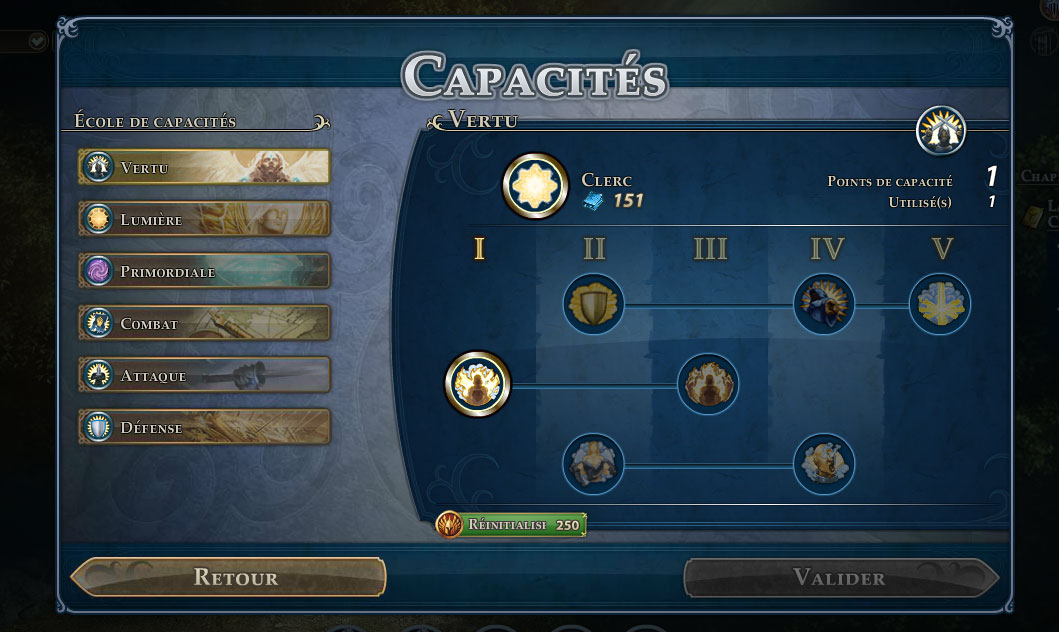Choose the snowflake cross tier V ability
This screenshot has width=1059, height=632.
tap(940, 304)
